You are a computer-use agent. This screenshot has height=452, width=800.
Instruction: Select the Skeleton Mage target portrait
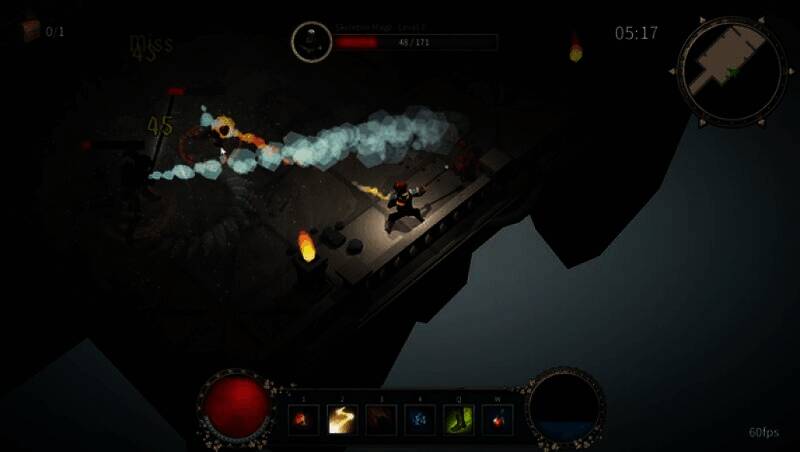click(x=311, y=42)
